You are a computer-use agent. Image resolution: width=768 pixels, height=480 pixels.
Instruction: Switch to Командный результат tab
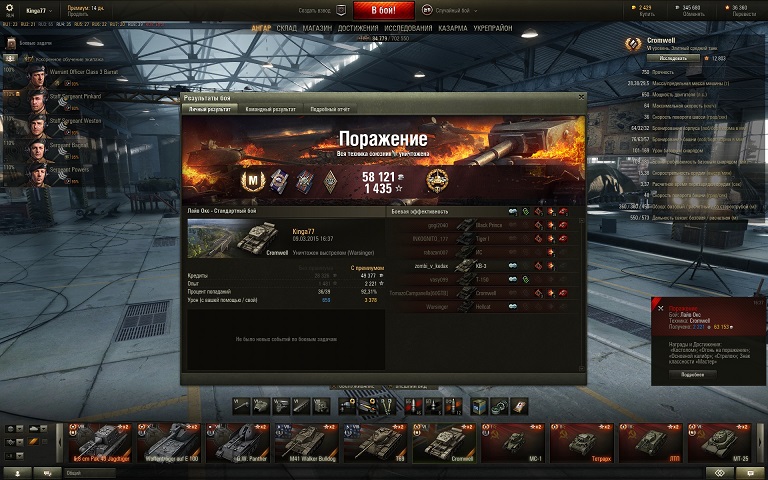[270, 109]
